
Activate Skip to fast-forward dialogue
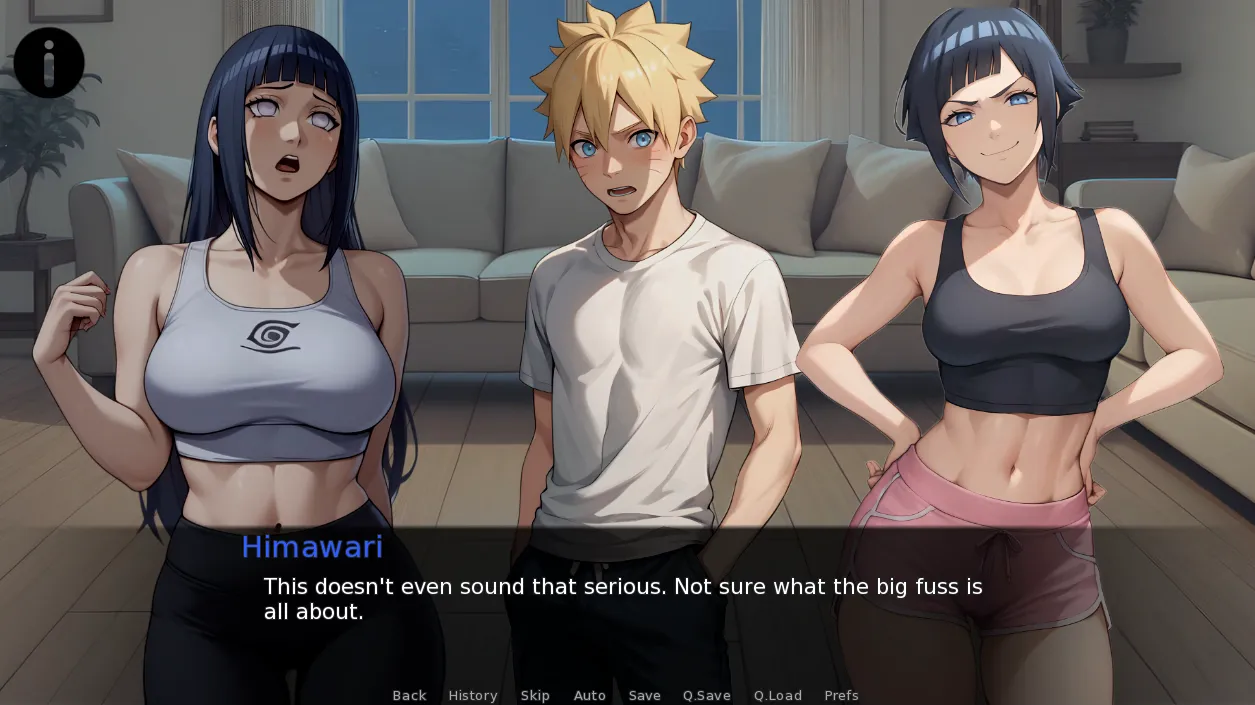click(535, 695)
